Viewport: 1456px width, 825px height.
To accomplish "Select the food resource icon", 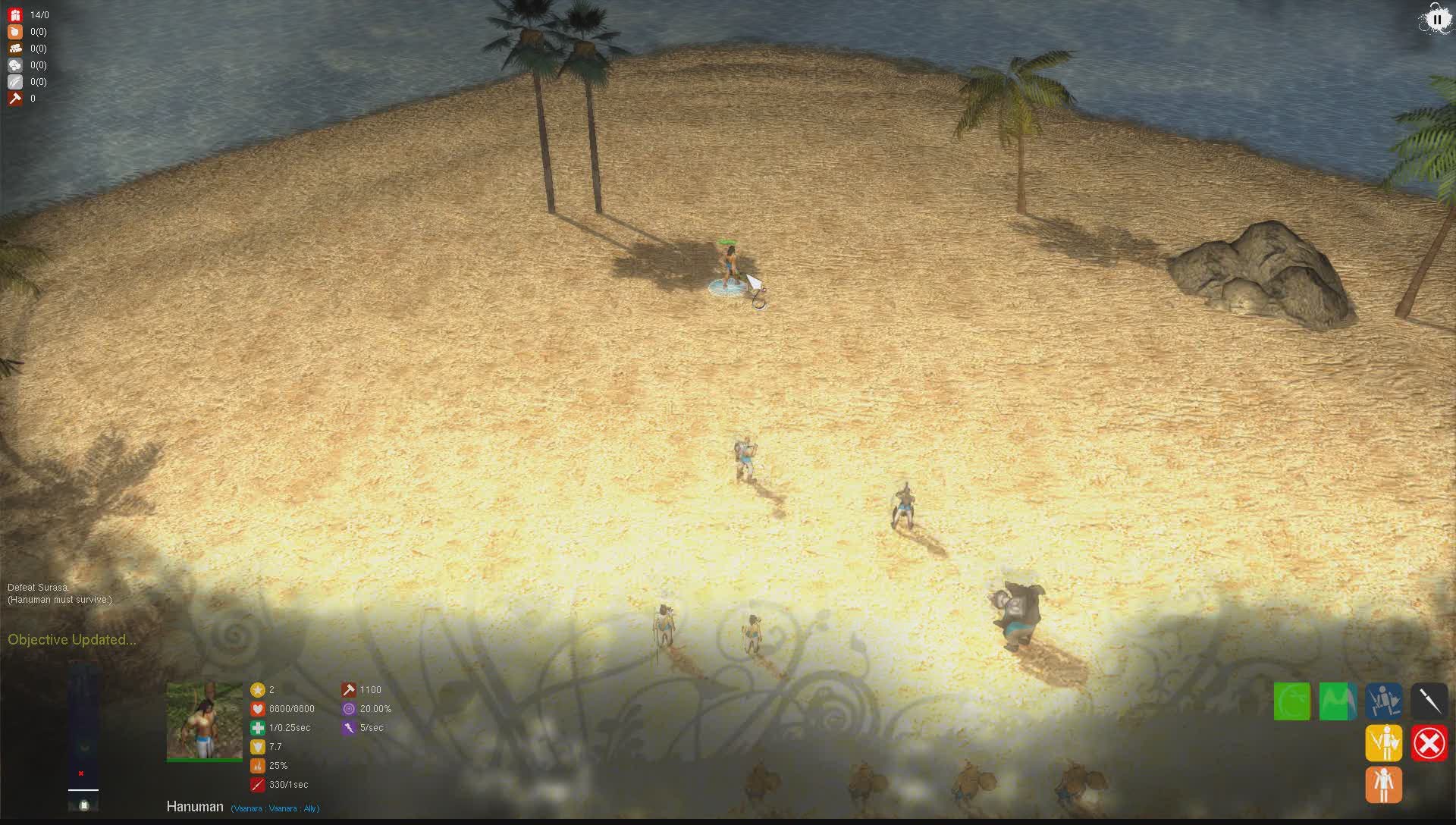I will pos(15,32).
